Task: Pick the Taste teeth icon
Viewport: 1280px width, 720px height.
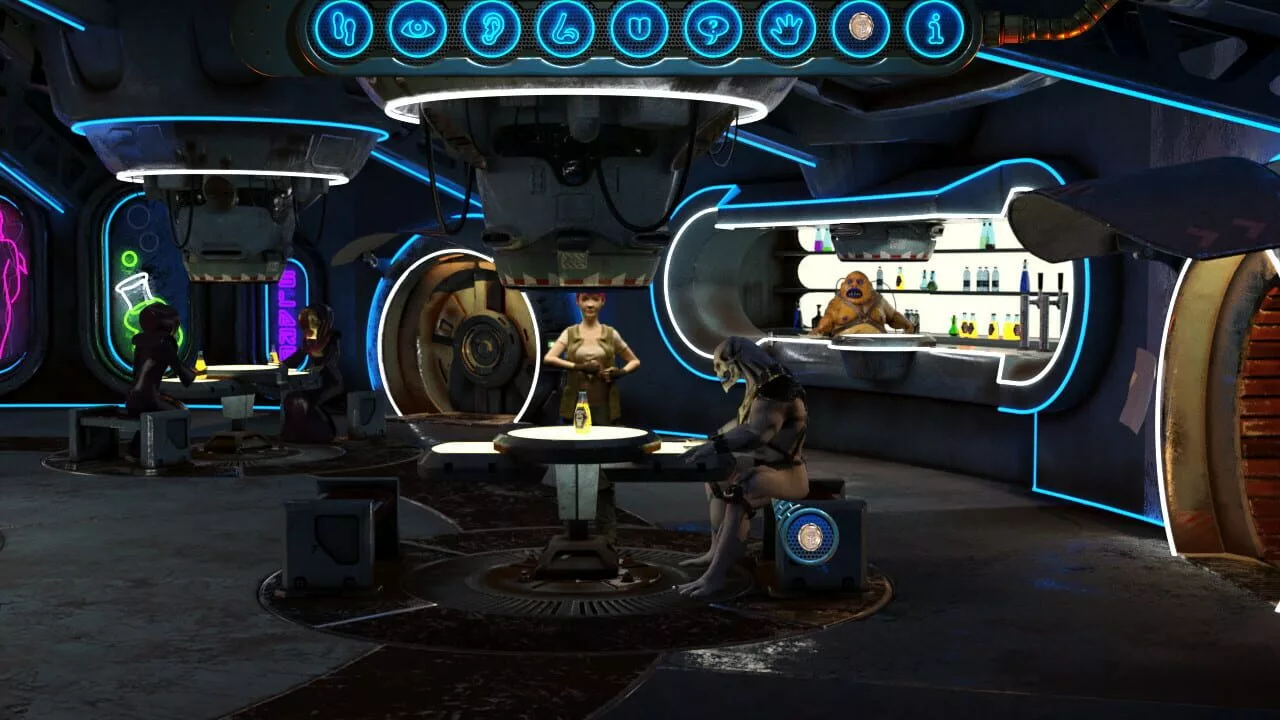Action: coord(638,27)
